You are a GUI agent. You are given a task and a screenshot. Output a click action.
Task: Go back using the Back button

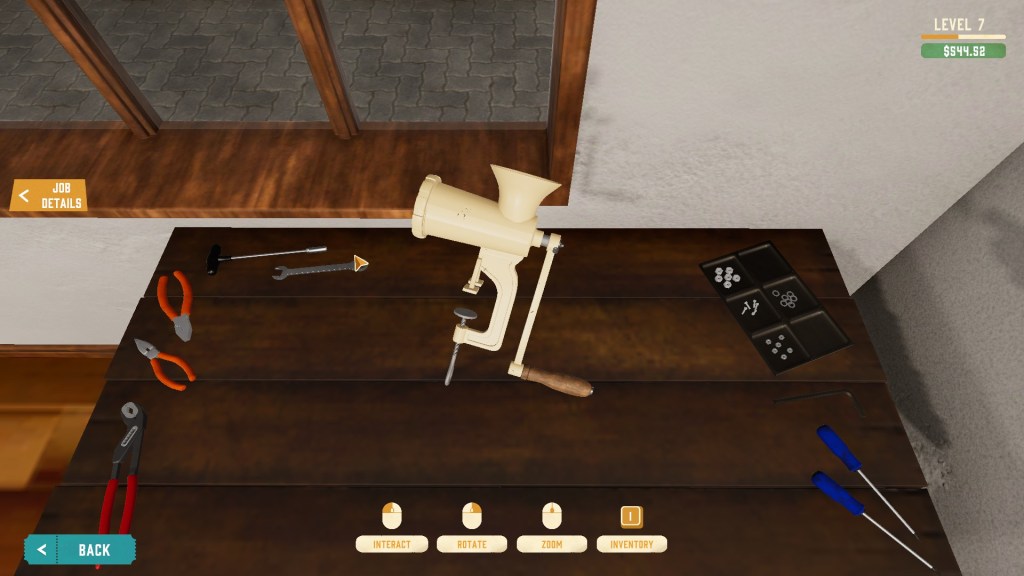pyautogui.click(x=81, y=549)
